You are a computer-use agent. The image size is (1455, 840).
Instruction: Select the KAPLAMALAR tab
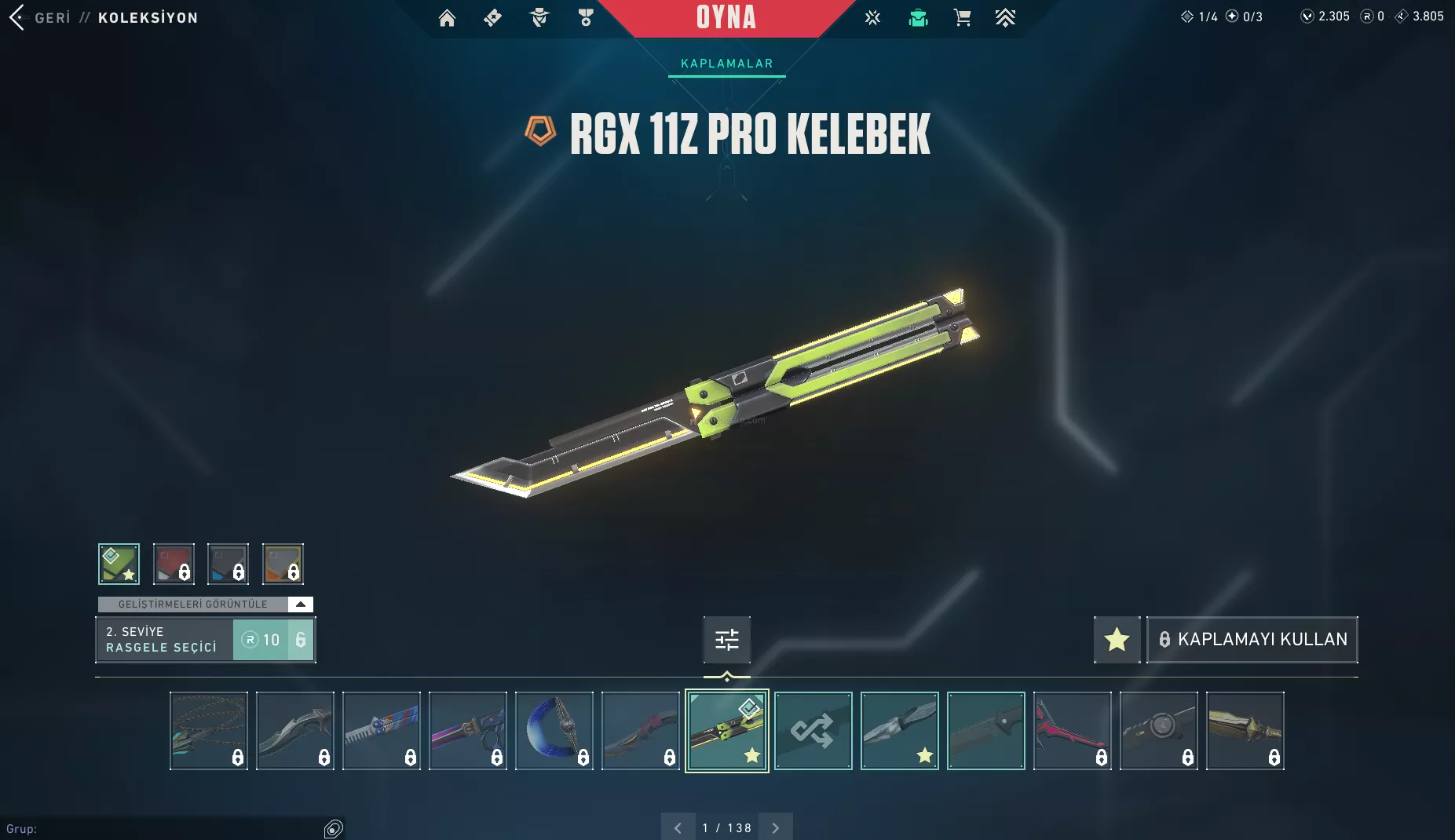(x=726, y=64)
